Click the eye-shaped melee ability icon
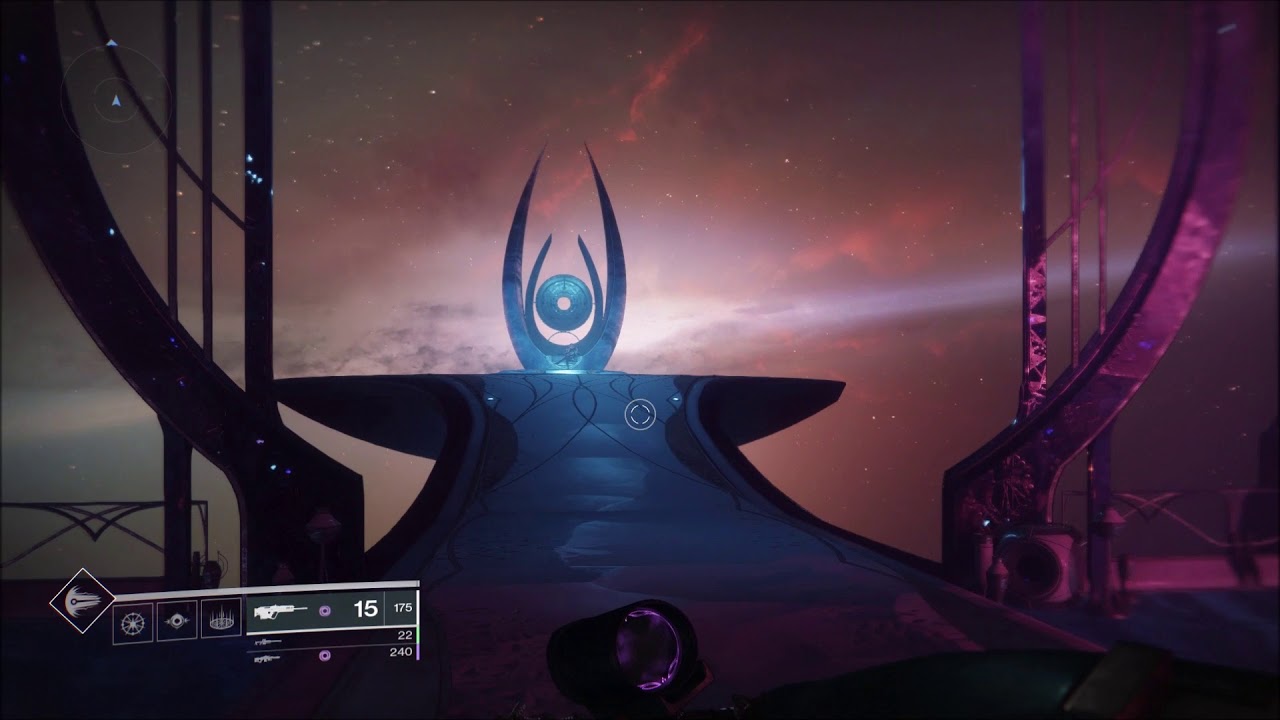1280x720 pixels. pos(176,621)
